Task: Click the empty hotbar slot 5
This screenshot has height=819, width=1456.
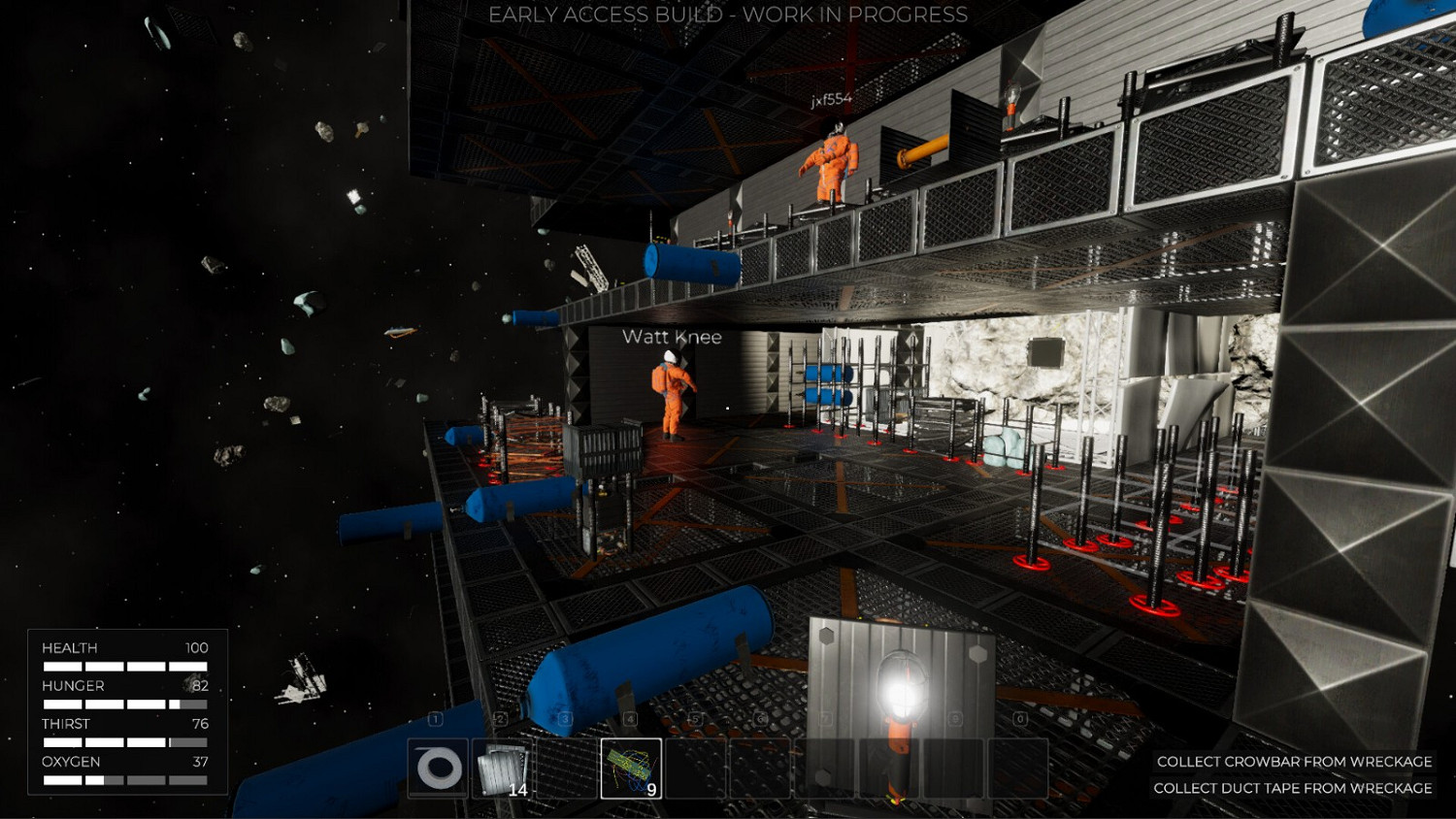Action: 696,769
